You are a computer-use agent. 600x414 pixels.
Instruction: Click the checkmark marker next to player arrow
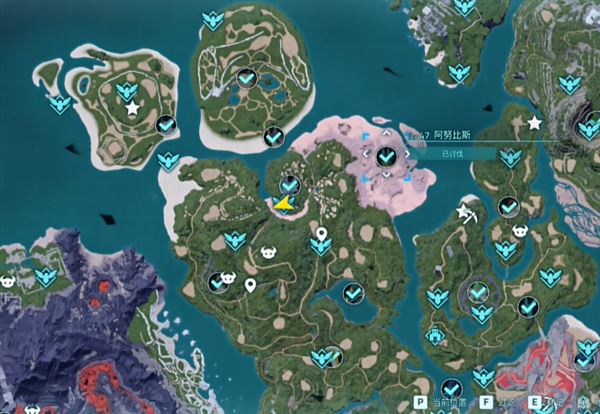(290, 185)
